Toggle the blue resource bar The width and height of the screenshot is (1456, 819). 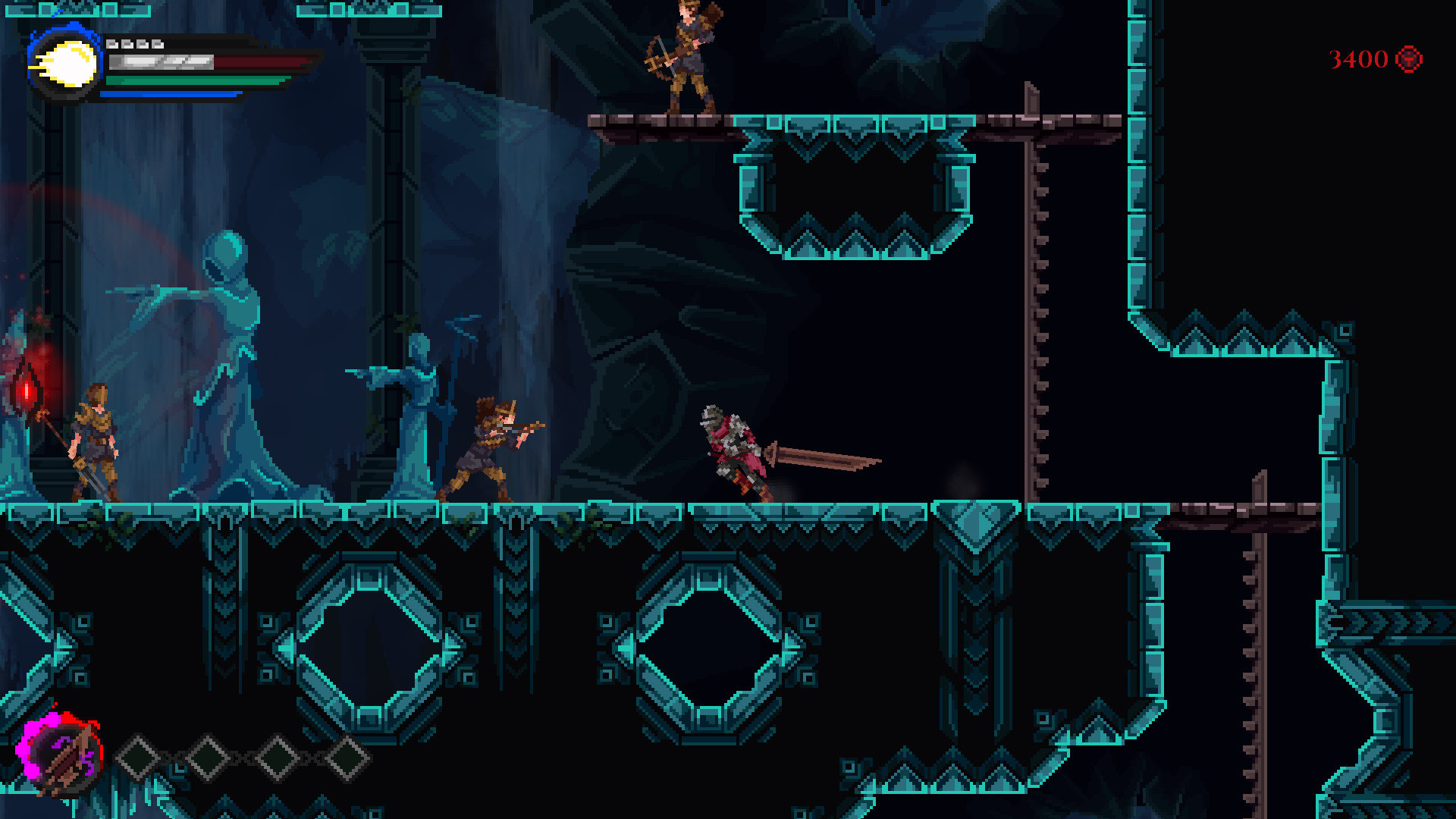click(171, 93)
